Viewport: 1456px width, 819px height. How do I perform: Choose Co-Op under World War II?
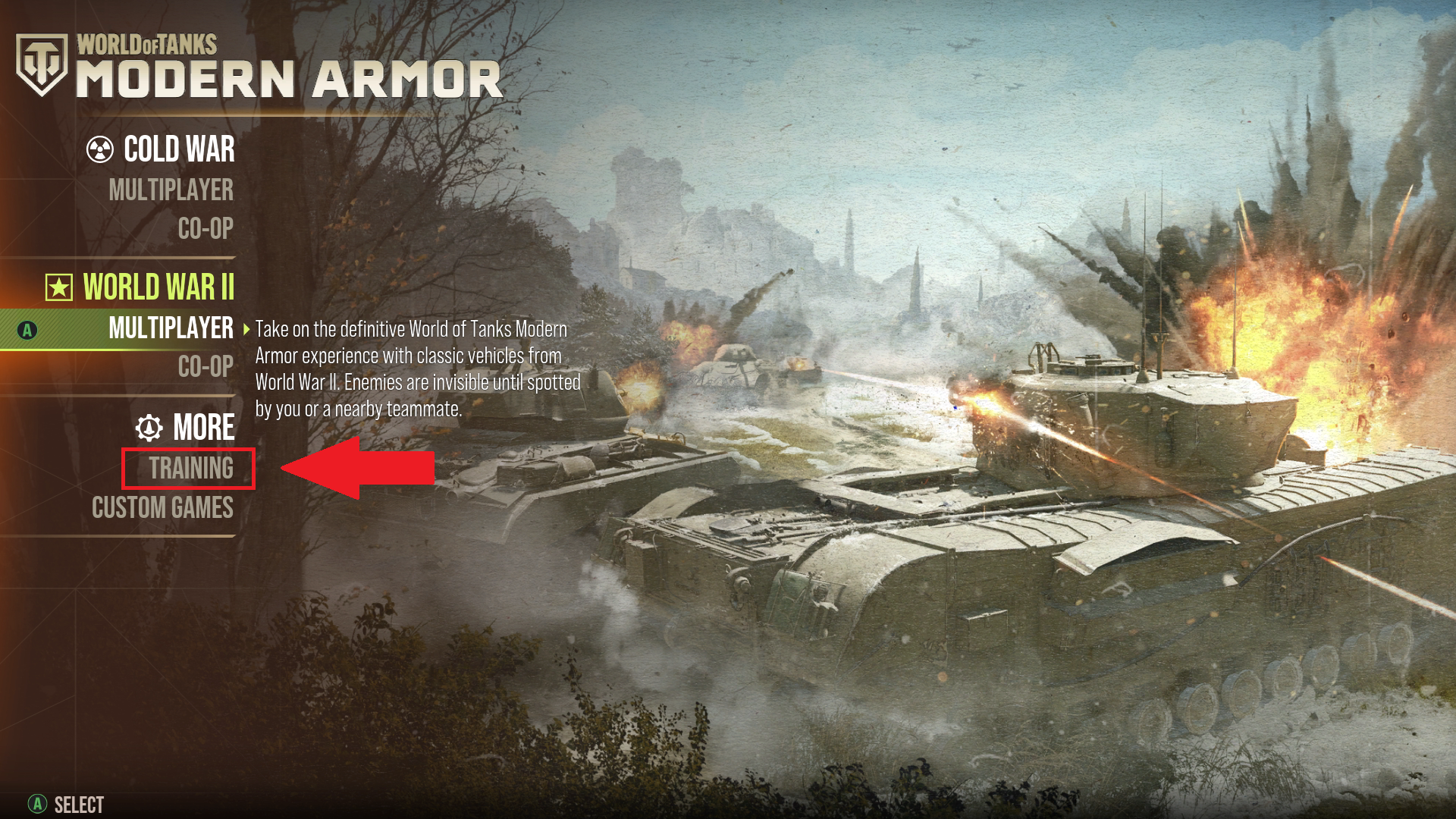pos(205,367)
